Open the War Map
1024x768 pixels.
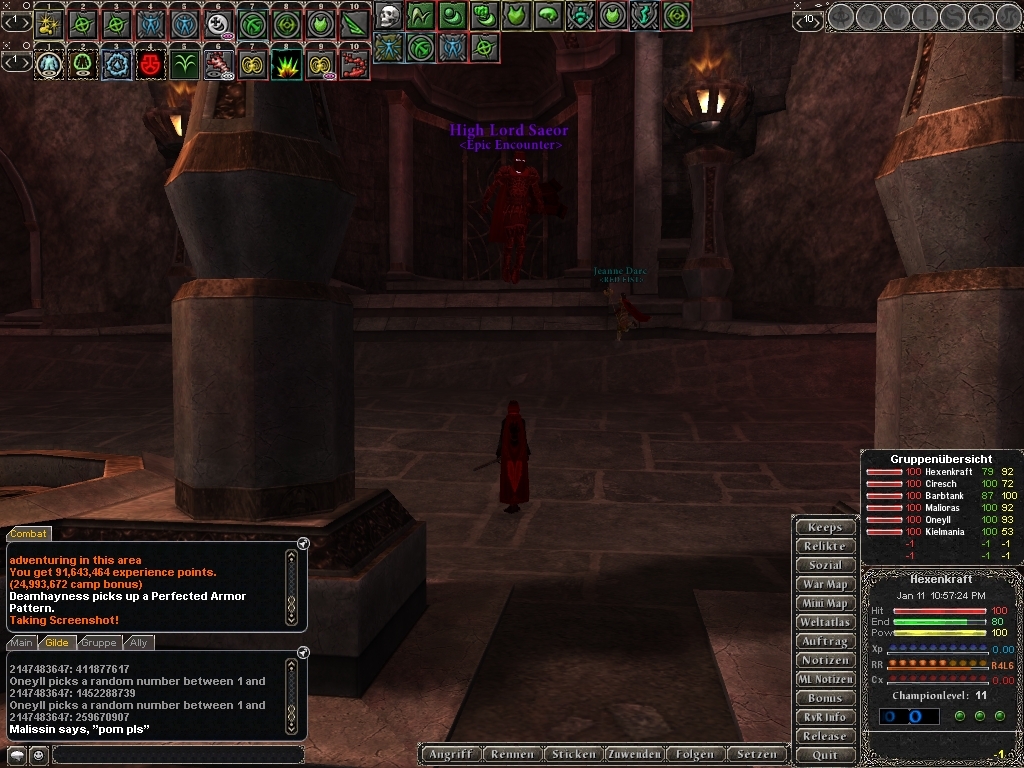click(x=825, y=584)
